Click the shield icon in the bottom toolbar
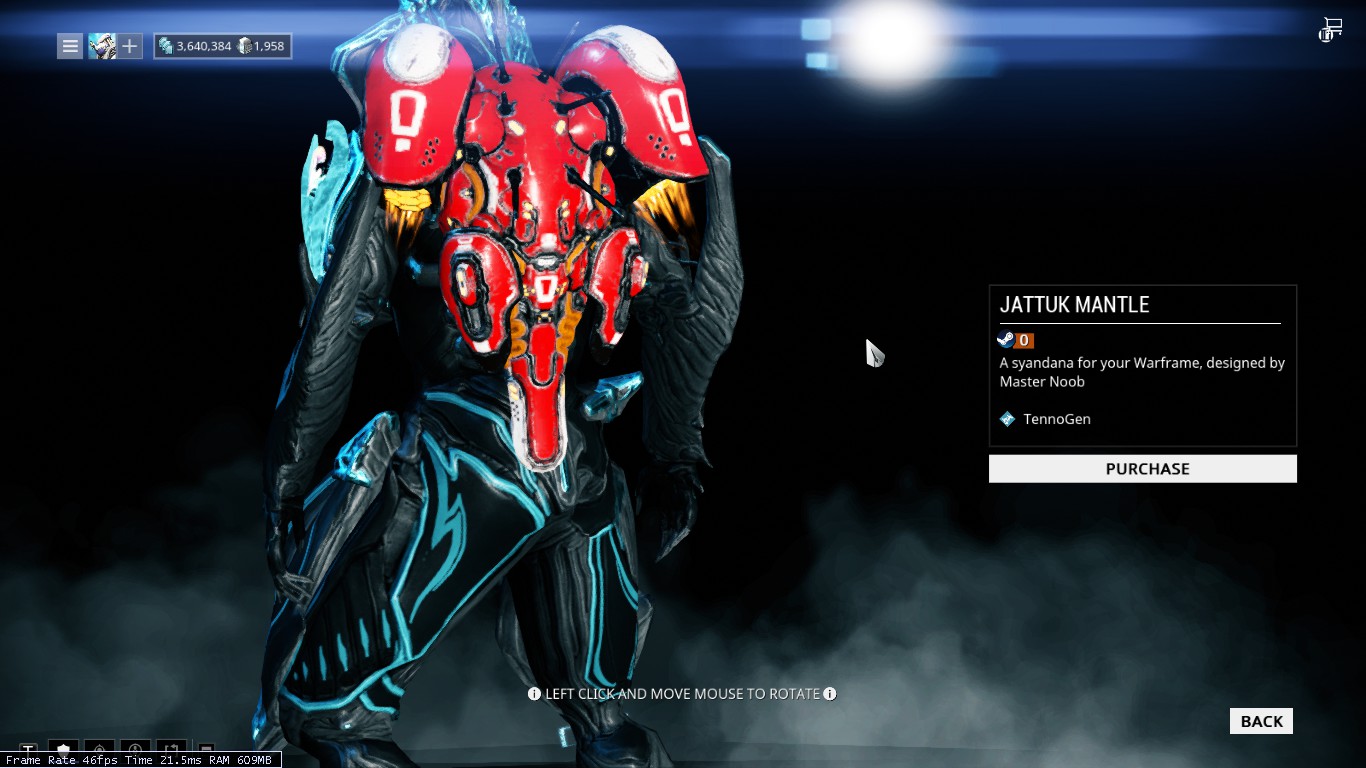1366x768 pixels. tap(62, 748)
